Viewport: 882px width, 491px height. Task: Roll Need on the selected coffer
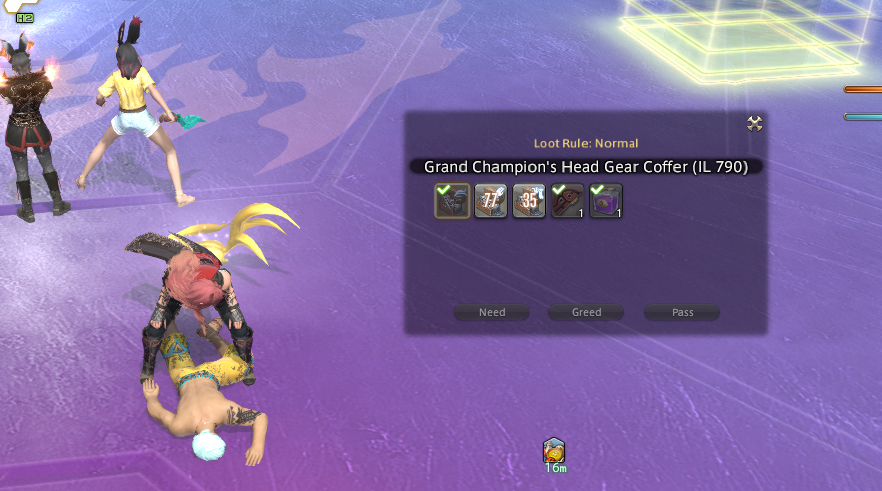[492, 312]
